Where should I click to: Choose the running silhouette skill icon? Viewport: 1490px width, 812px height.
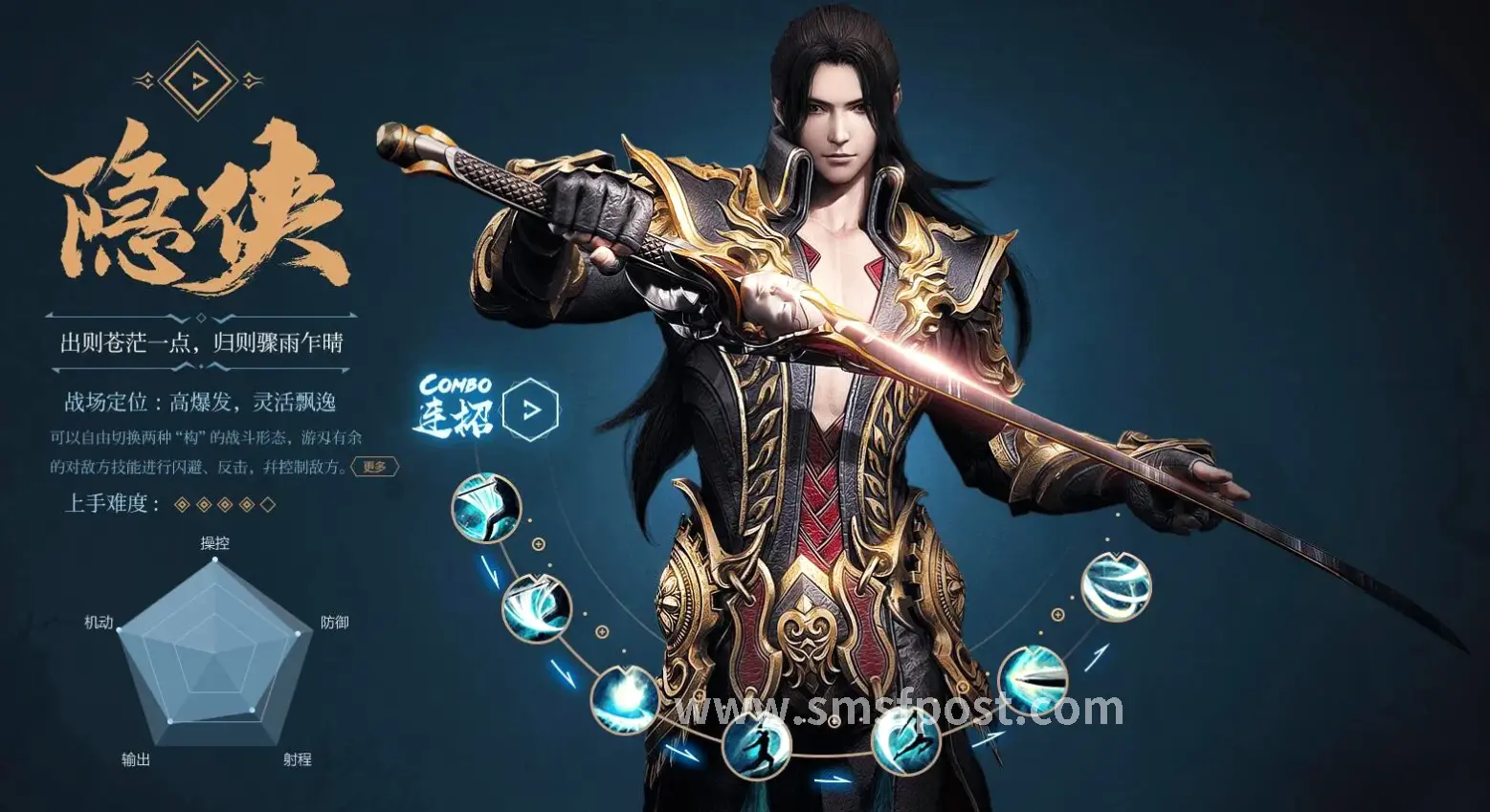pos(756,743)
